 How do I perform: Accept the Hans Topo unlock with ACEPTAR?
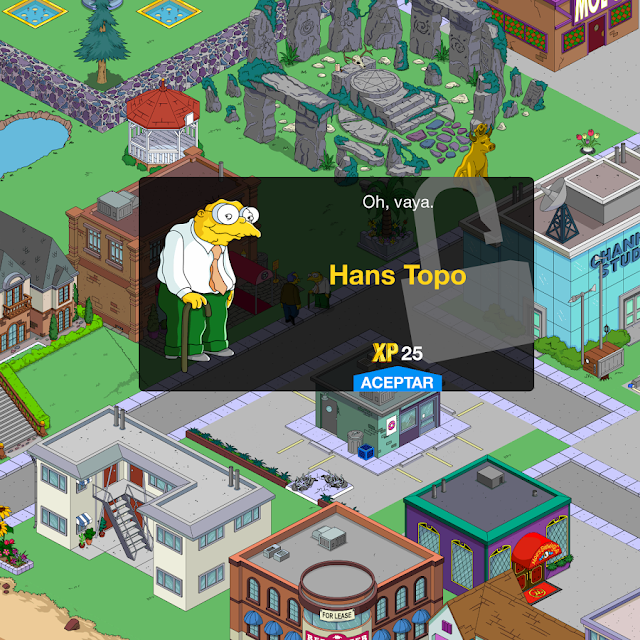(397, 381)
